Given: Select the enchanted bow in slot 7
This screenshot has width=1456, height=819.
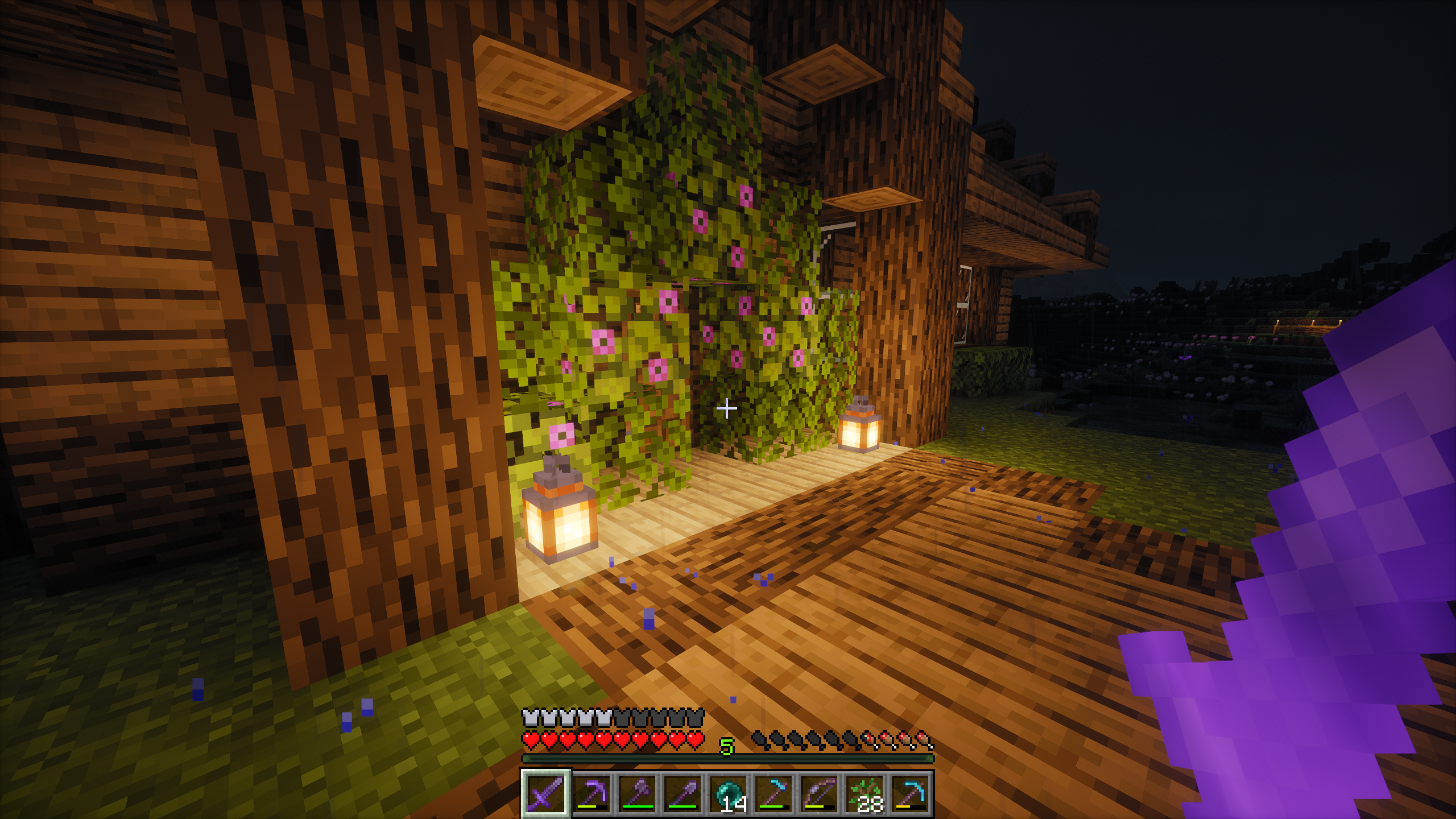Looking at the screenshot, I should click(x=822, y=793).
